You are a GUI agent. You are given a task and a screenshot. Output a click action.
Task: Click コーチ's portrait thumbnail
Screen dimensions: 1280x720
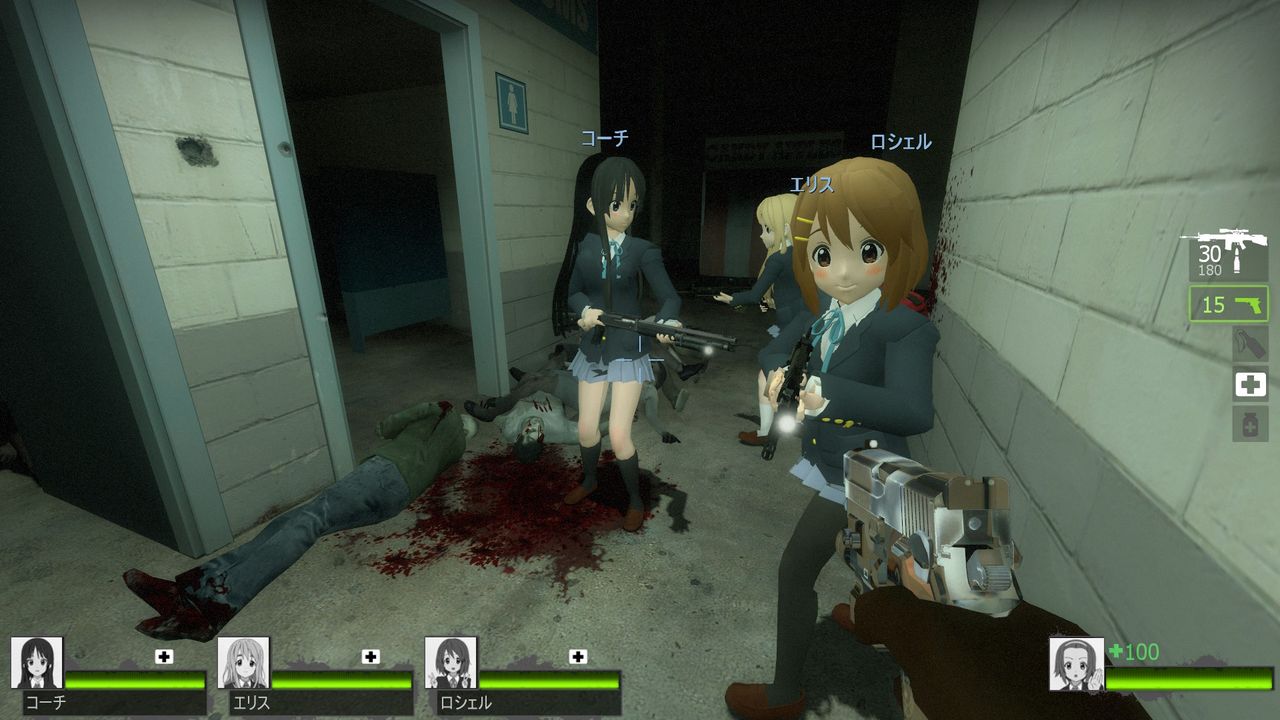tap(36, 665)
